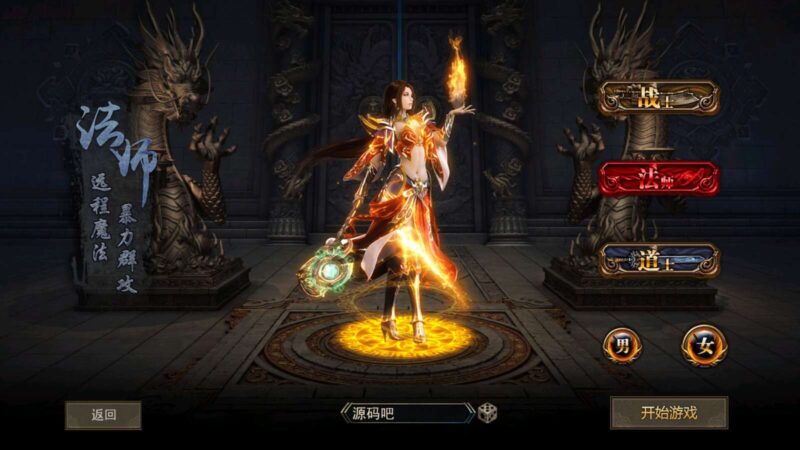The width and height of the screenshot is (800, 450).
Task: Randomize name with the dice icon
Action: click(487, 412)
